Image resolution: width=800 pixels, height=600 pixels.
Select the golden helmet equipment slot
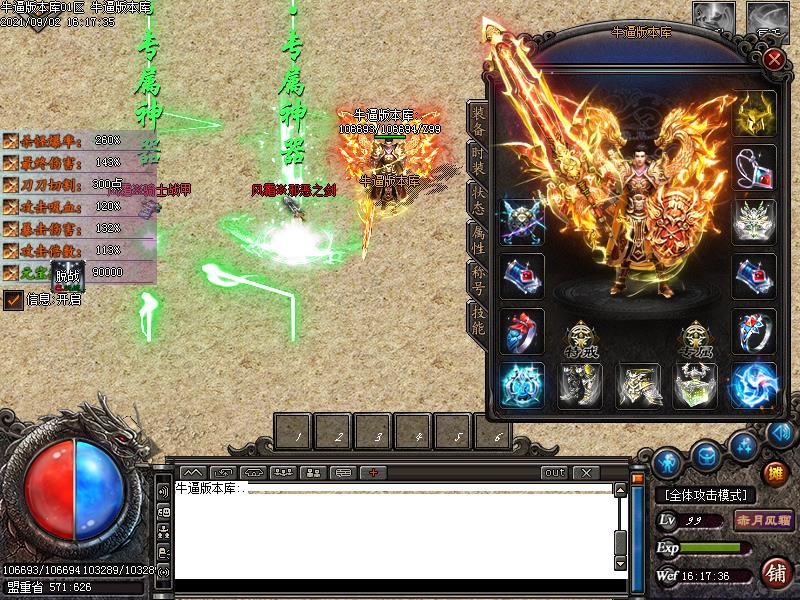[754, 113]
